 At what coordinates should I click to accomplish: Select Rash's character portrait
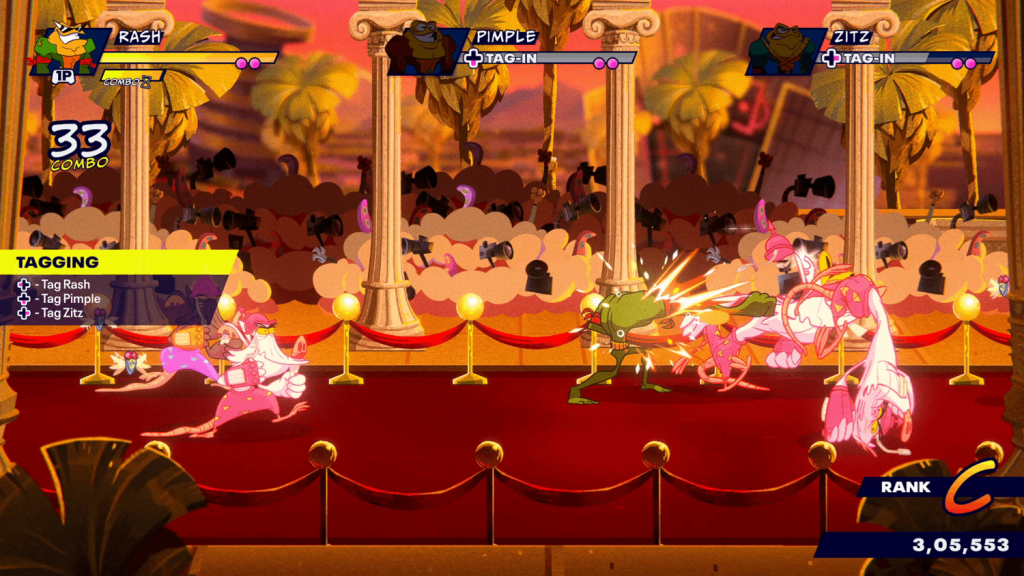pos(68,48)
